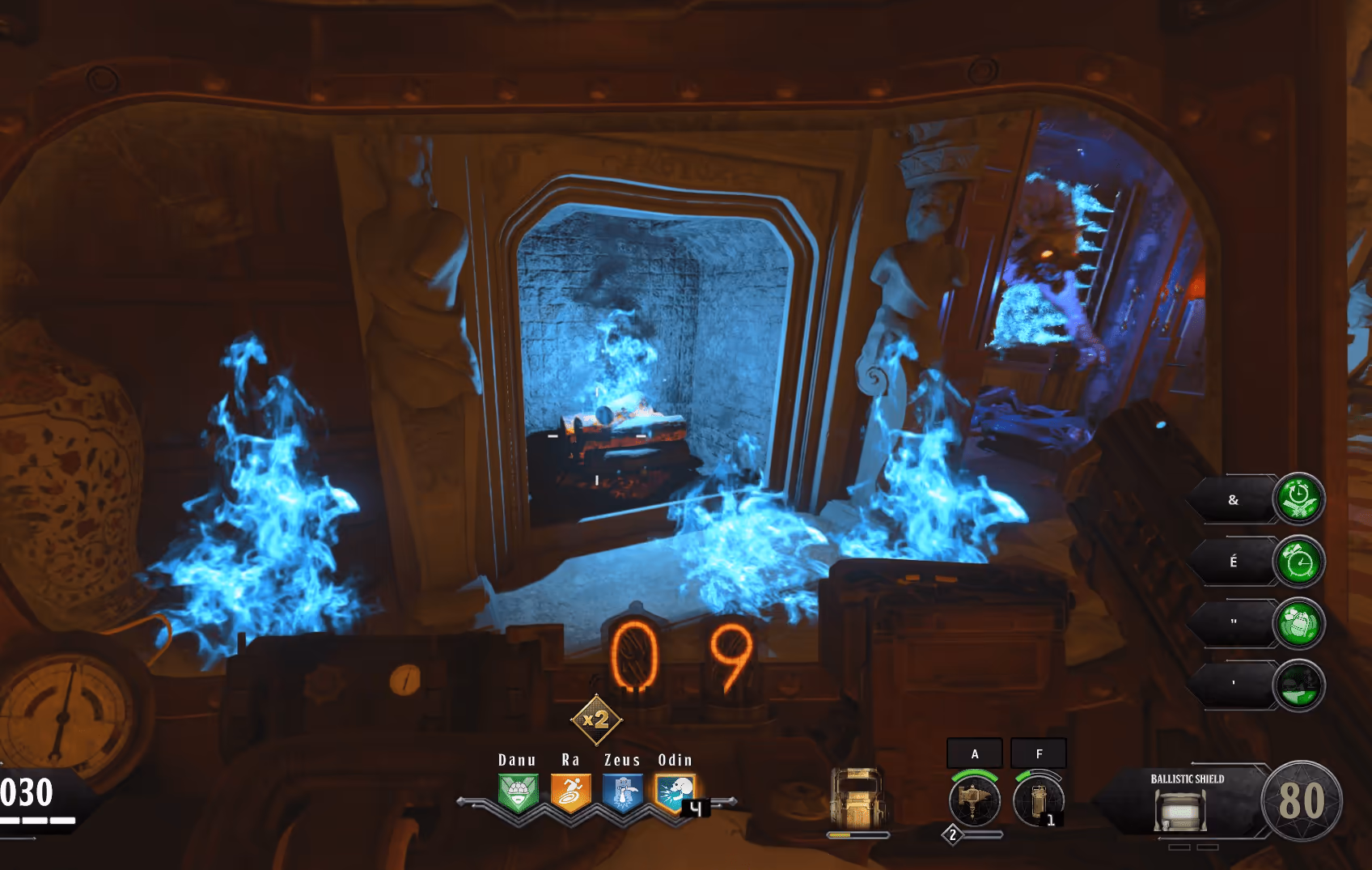Use the canister equipment icon
The width and height of the screenshot is (1372, 870).
(1038, 800)
